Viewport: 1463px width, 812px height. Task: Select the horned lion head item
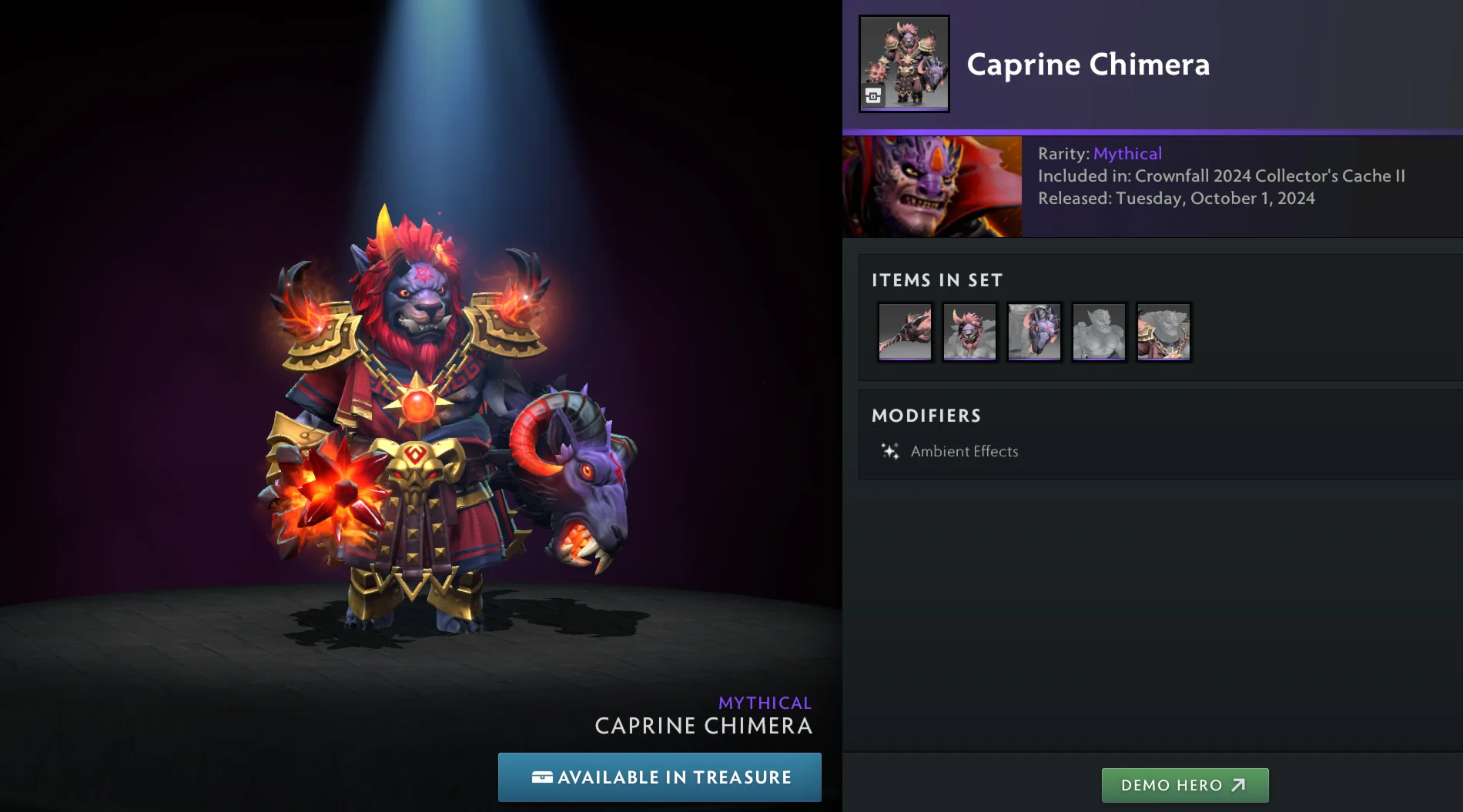[x=969, y=332]
